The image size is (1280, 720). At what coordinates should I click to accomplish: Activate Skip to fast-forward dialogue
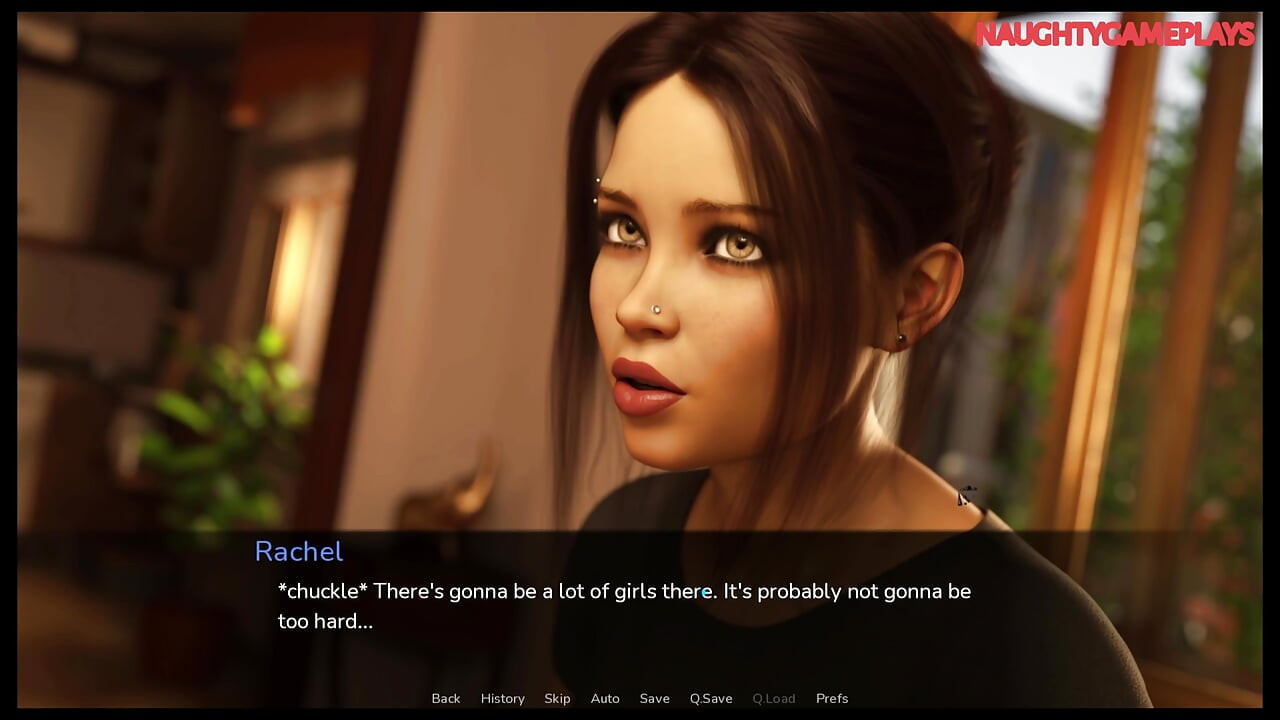click(x=557, y=698)
